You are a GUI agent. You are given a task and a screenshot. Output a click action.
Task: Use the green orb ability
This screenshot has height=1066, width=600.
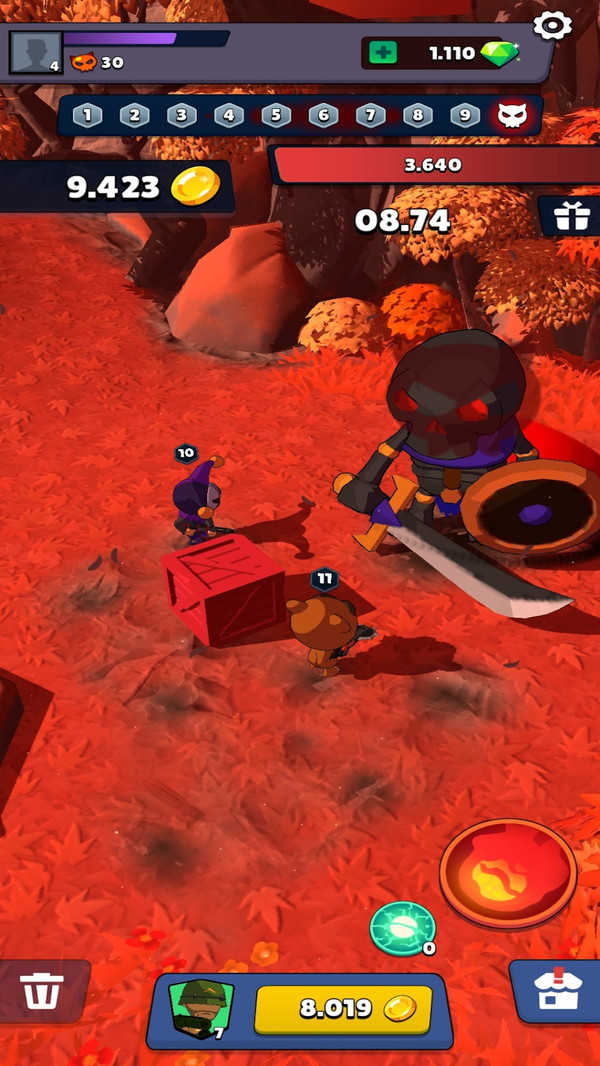coord(402,928)
